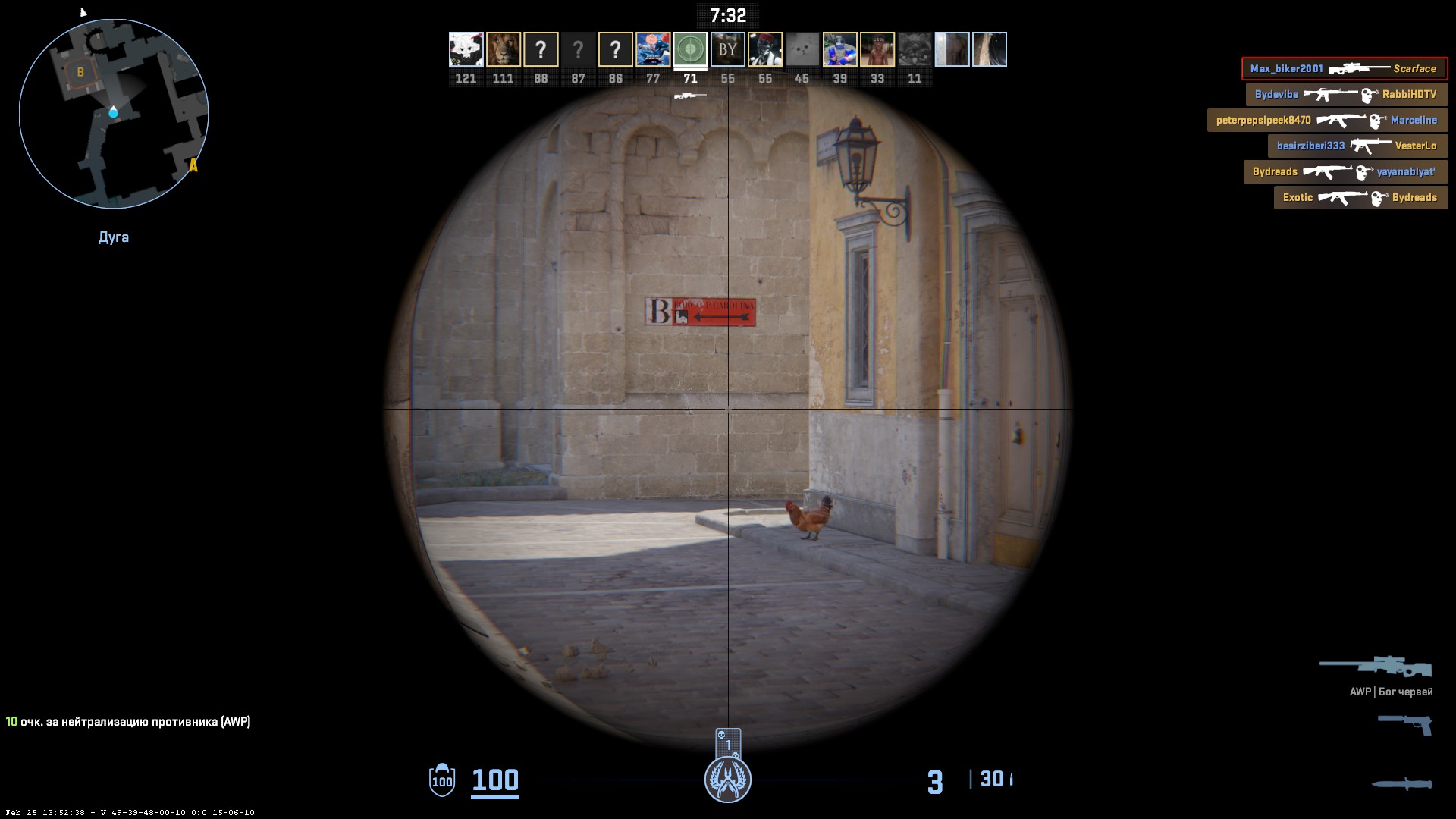Click the besirziberi333 kill feed row
This screenshot has width=1456, height=819.
pyautogui.click(x=1357, y=146)
